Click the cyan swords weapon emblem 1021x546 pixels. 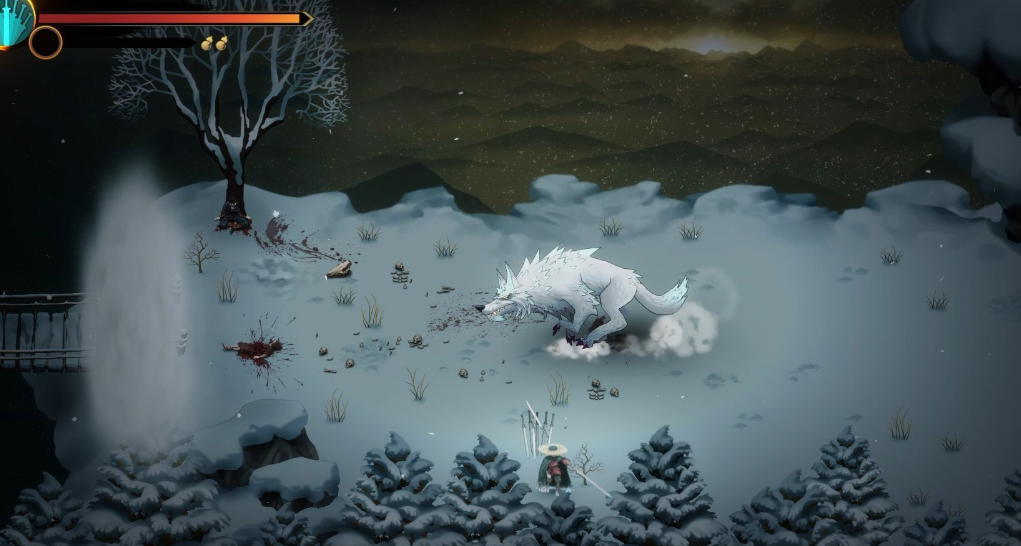click(14, 20)
